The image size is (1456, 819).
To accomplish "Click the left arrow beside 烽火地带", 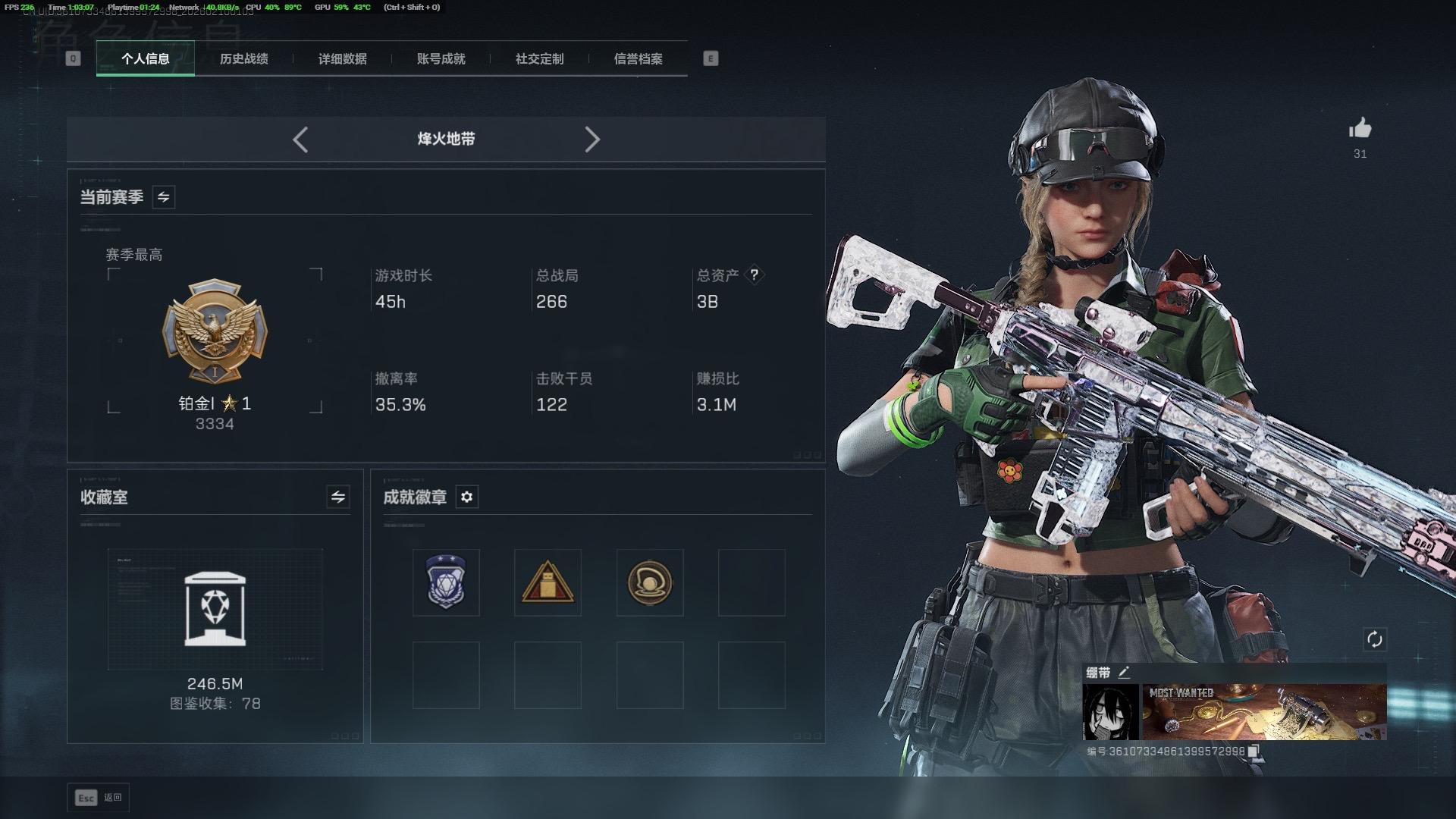I will [300, 140].
